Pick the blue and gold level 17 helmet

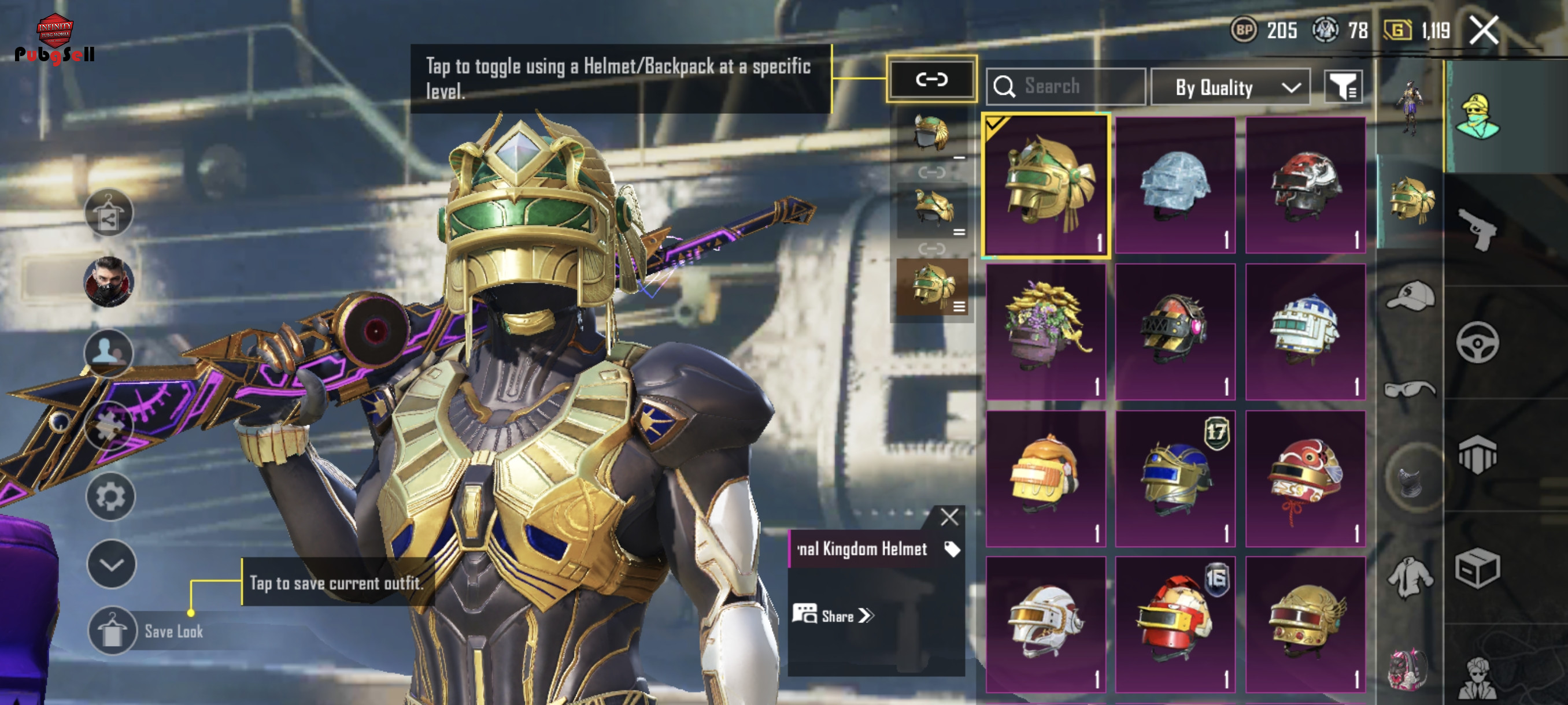(x=1175, y=478)
